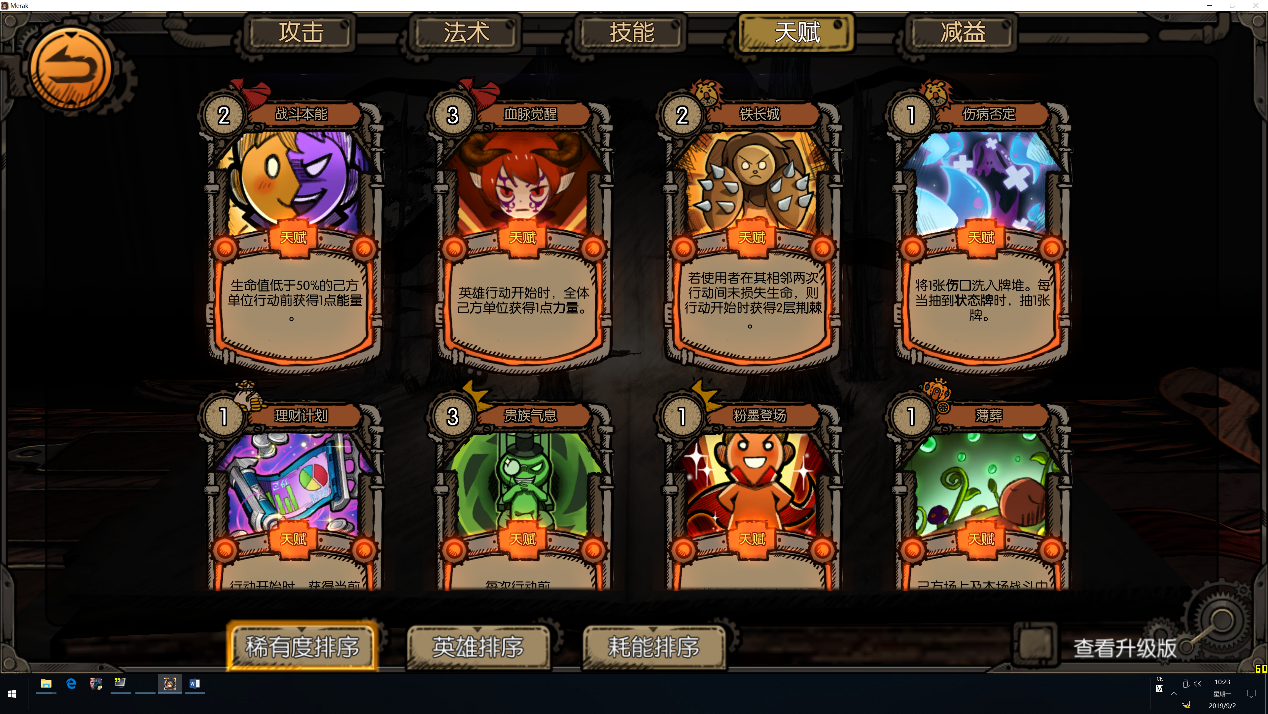Sort cards using 英雄排序
The image size is (1268, 714).
(x=478, y=647)
